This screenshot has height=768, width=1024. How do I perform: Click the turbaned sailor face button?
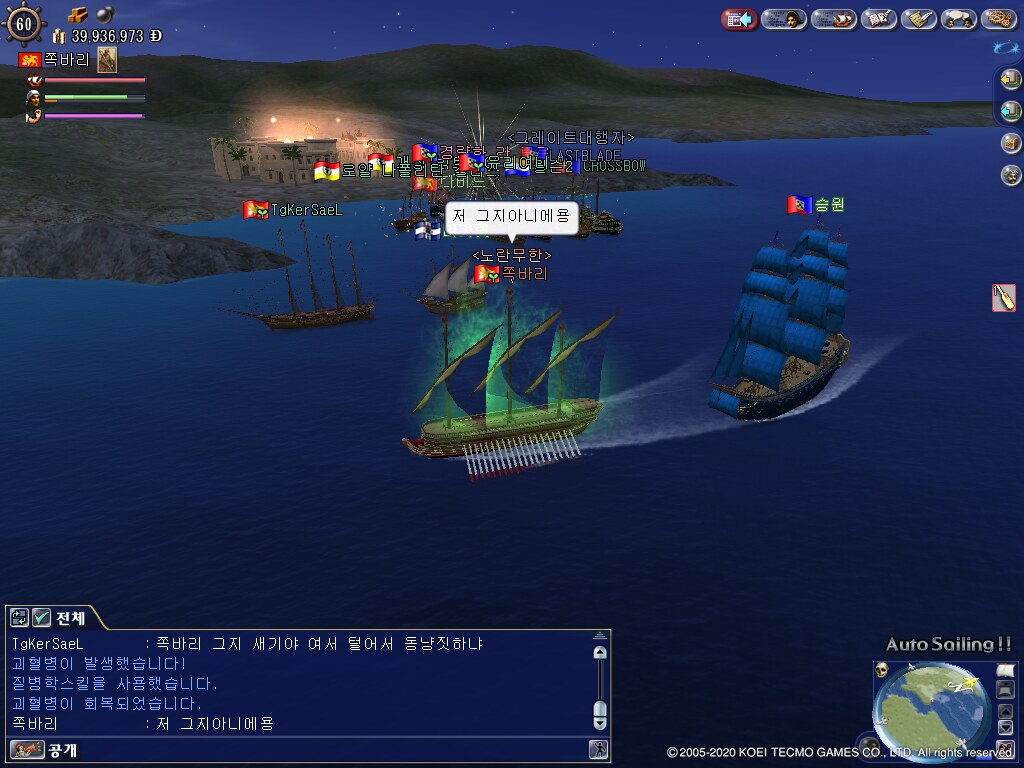tap(1011, 175)
